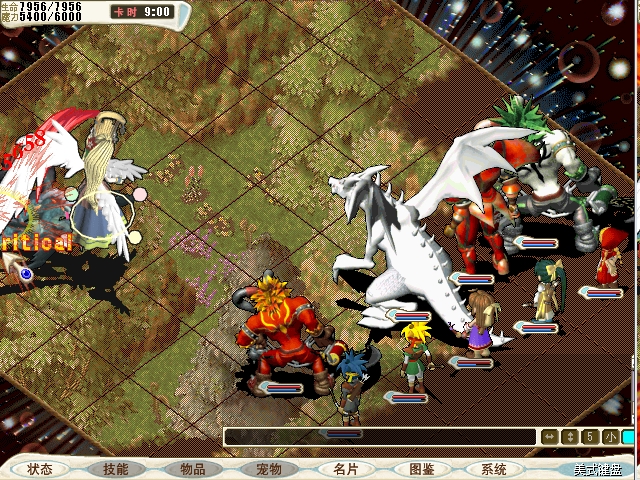Click the chat line count 5 button
The image size is (640, 480).
pyautogui.click(x=590, y=437)
